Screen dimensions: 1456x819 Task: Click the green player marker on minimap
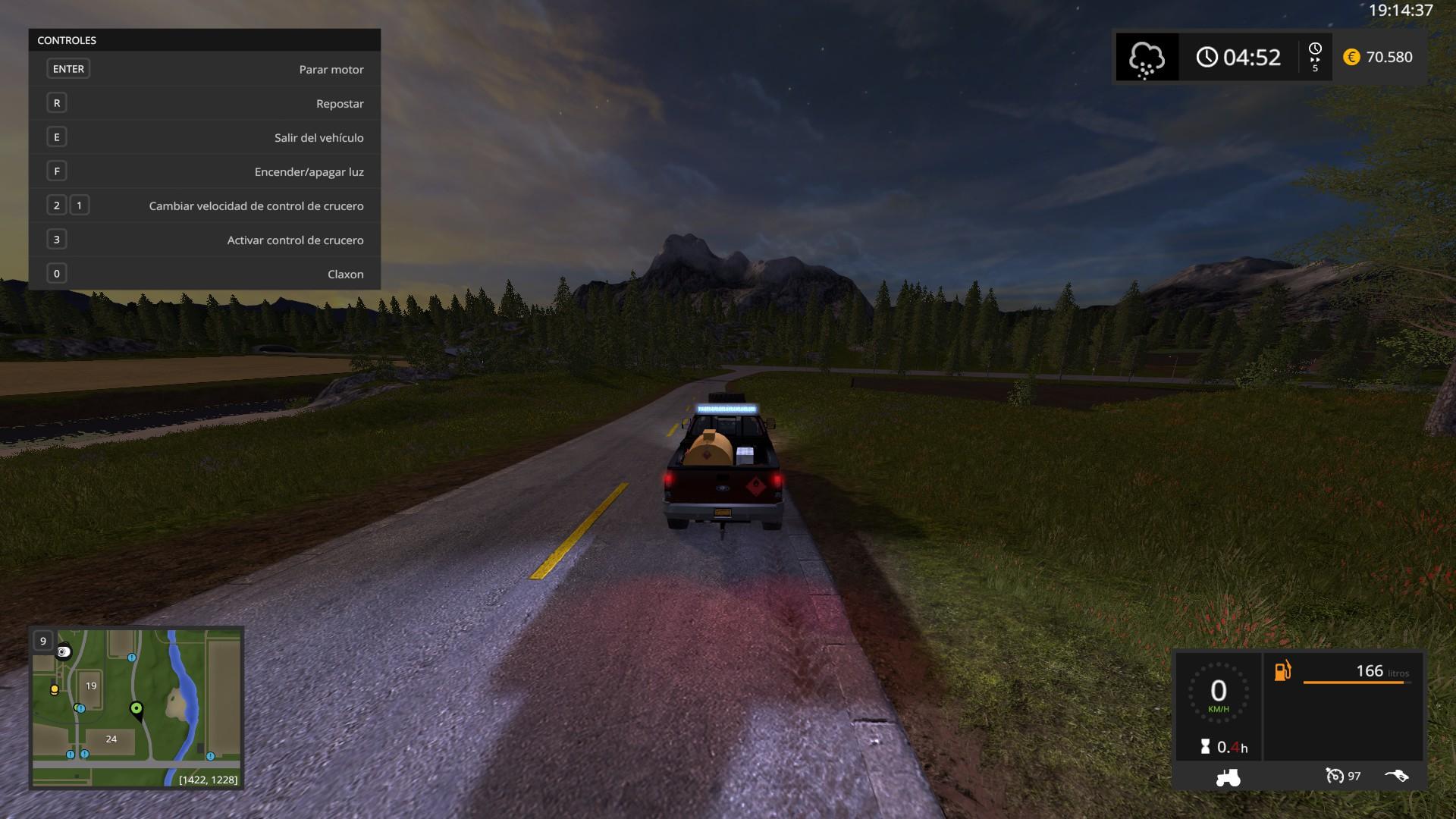[x=136, y=709]
